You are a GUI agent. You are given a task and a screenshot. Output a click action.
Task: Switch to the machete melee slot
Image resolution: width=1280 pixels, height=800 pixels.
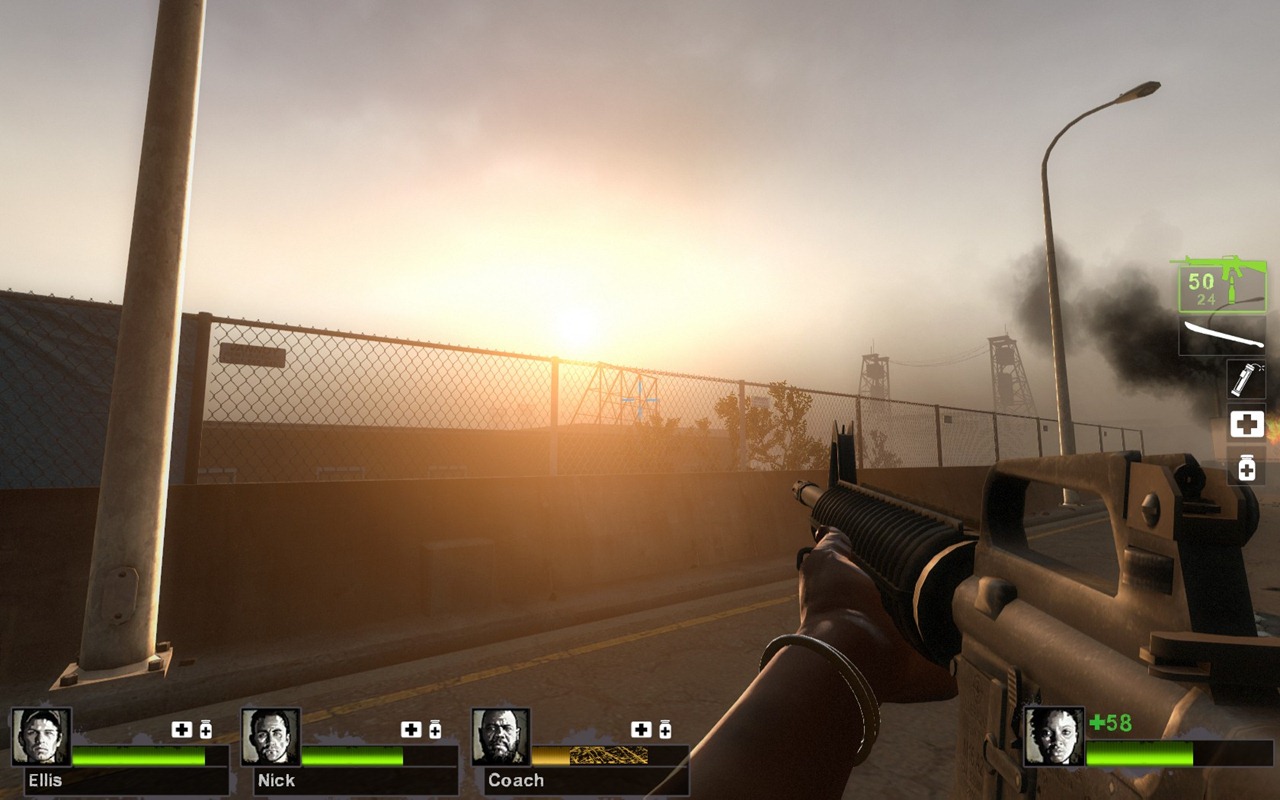(x=1222, y=336)
